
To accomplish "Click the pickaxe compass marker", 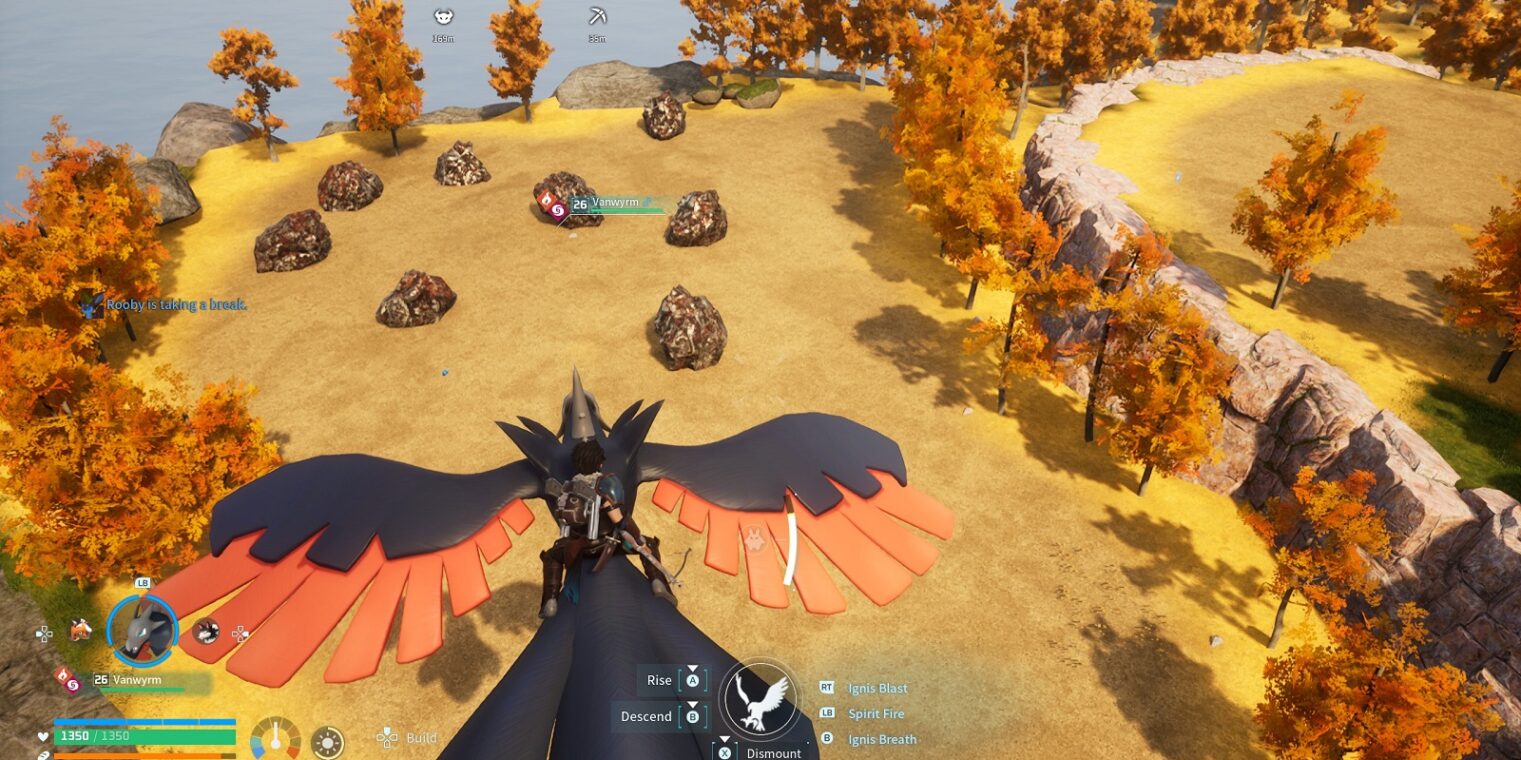I will click(597, 17).
